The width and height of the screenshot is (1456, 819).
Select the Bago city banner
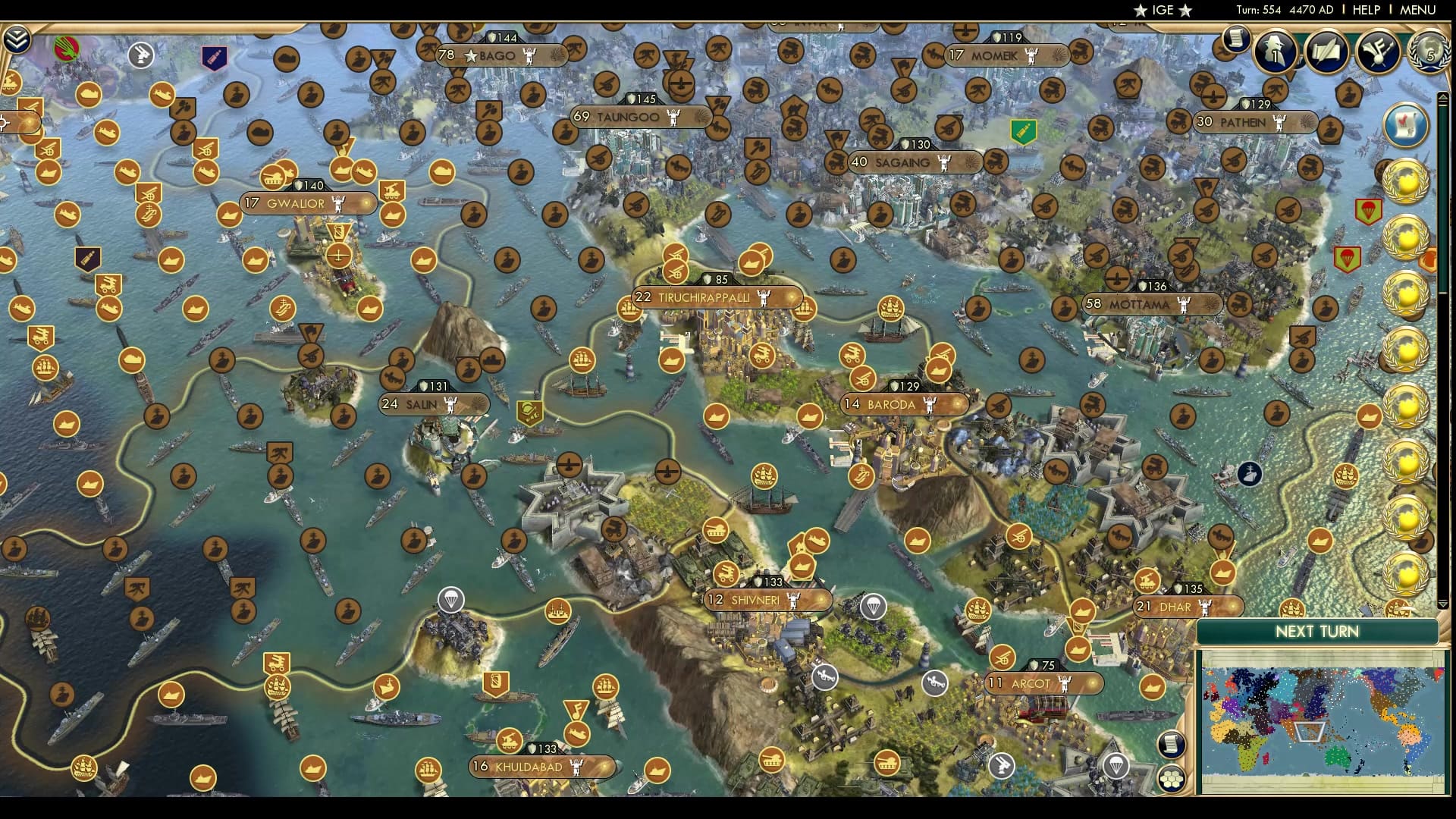pyautogui.click(x=500, y=55)
